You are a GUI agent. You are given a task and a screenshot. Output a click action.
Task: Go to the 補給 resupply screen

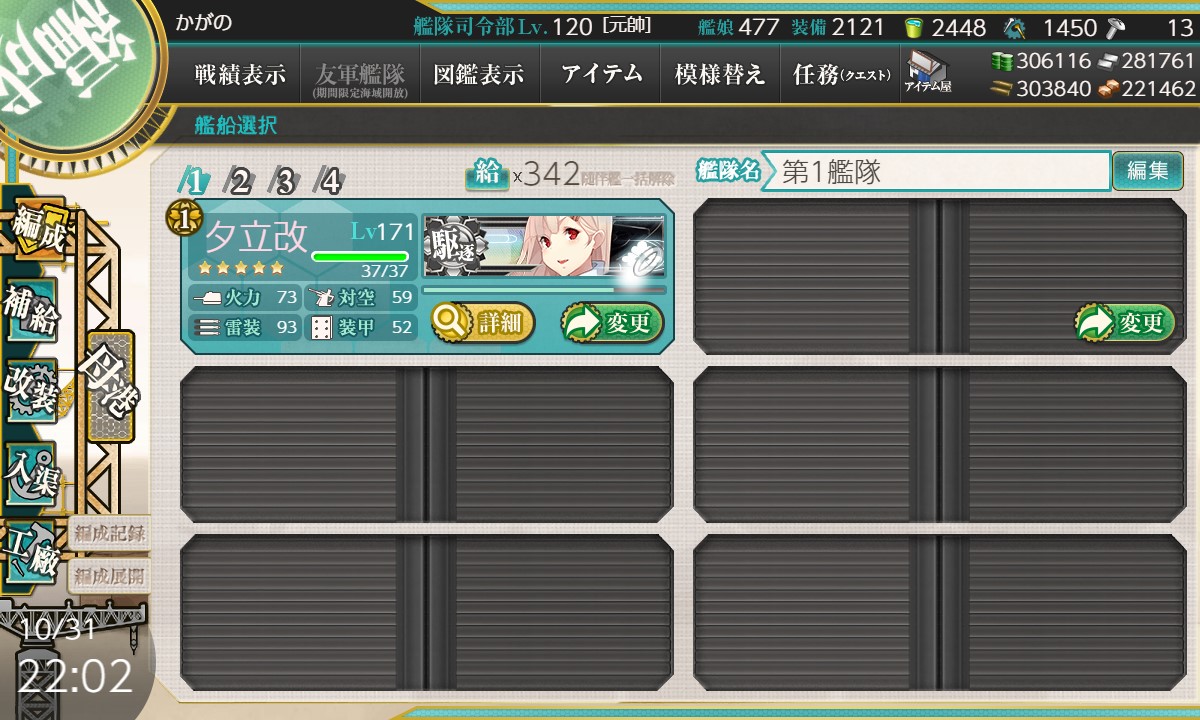(31, 311)
